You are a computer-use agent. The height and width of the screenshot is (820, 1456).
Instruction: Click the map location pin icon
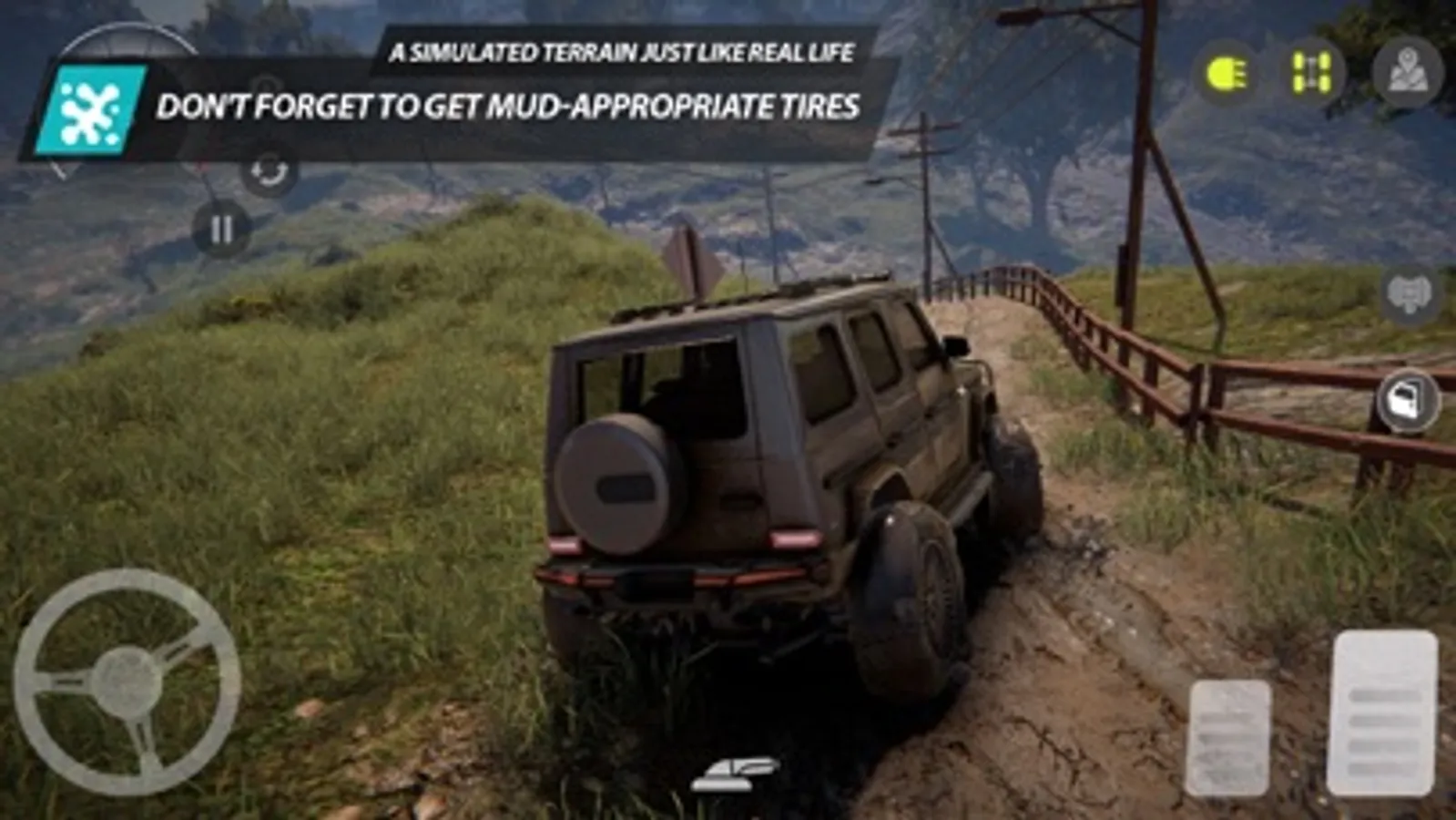click(1408, 69)
